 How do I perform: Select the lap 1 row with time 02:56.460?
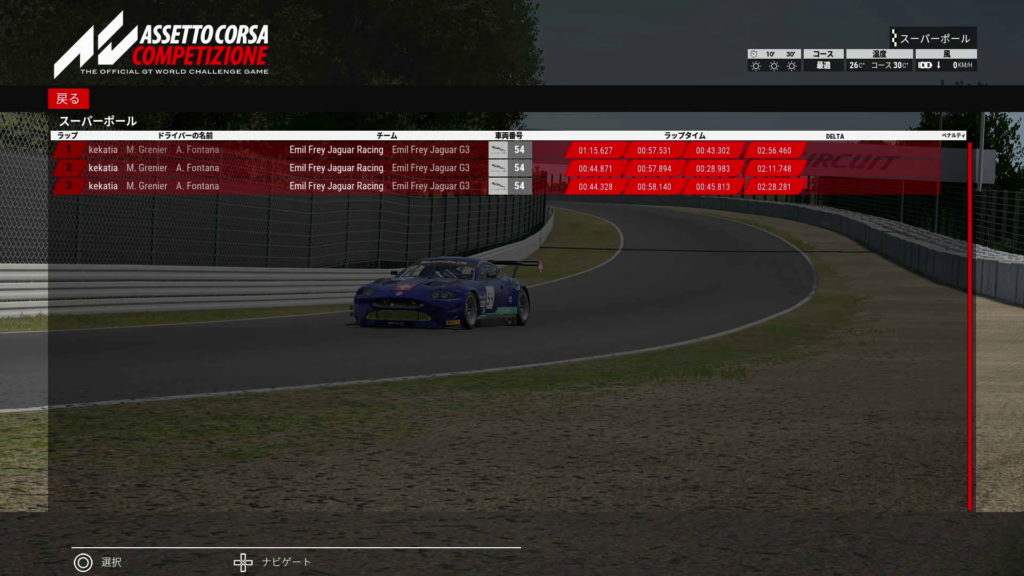500,150
